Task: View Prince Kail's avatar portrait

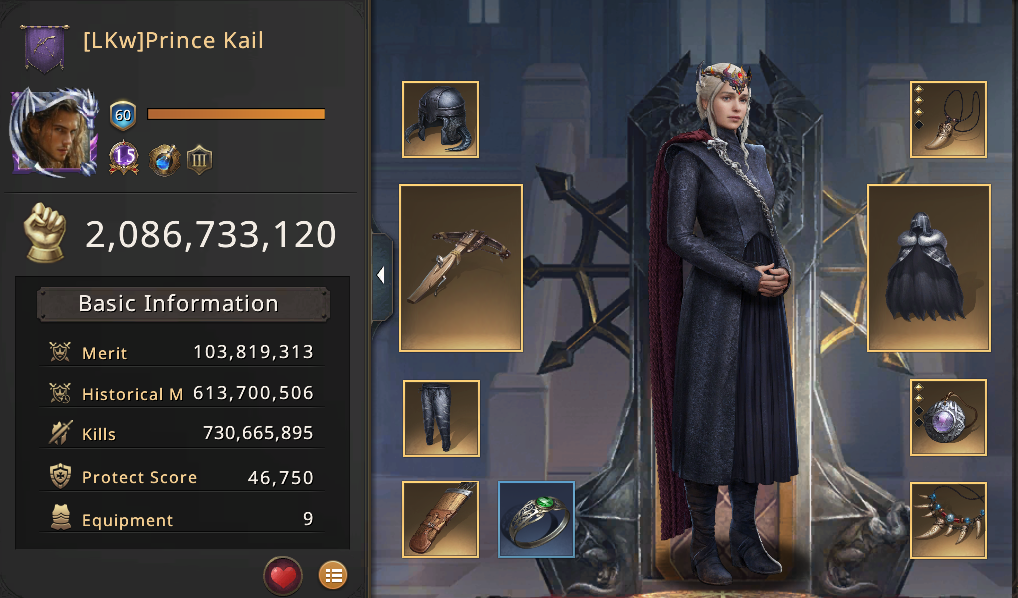Action: coord(55,131)
